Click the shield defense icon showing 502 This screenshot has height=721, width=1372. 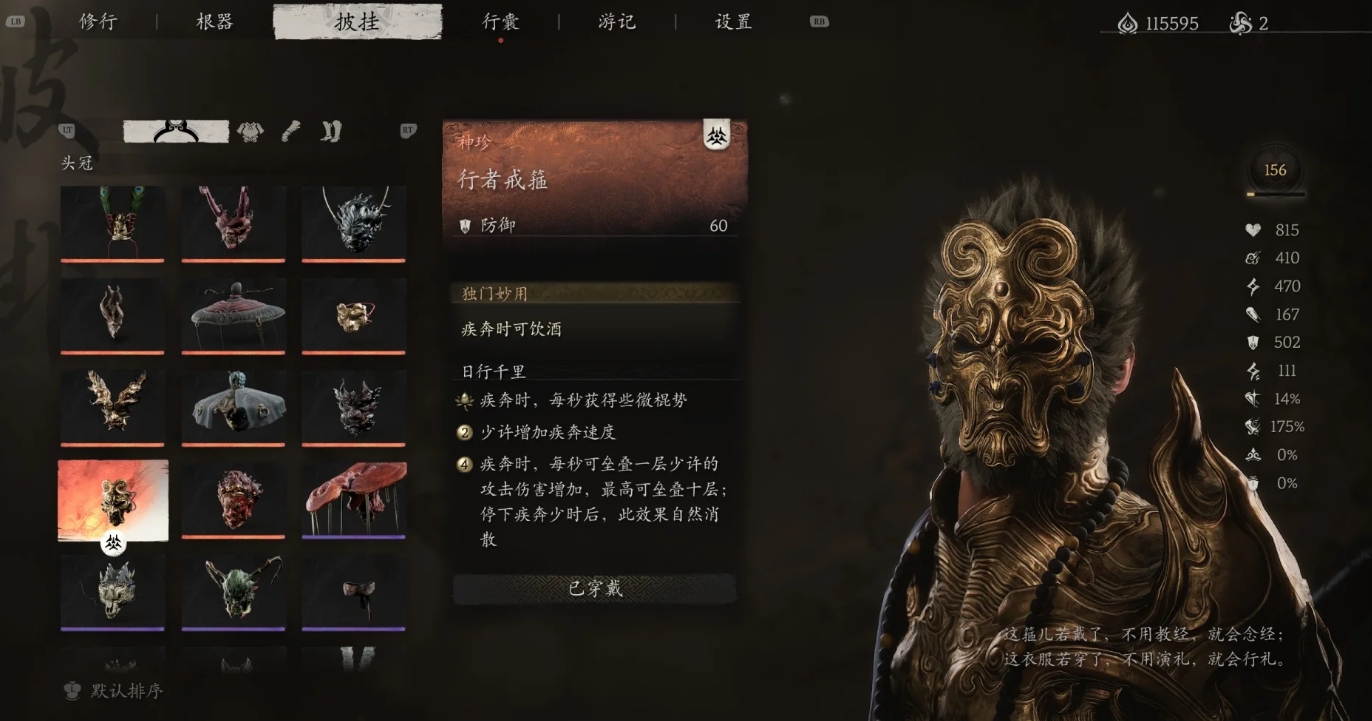click(x=1253, y=341)
